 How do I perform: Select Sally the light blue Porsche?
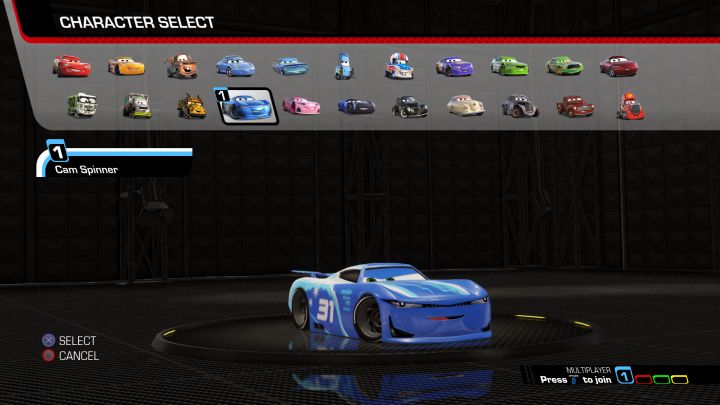coord(235,66)
